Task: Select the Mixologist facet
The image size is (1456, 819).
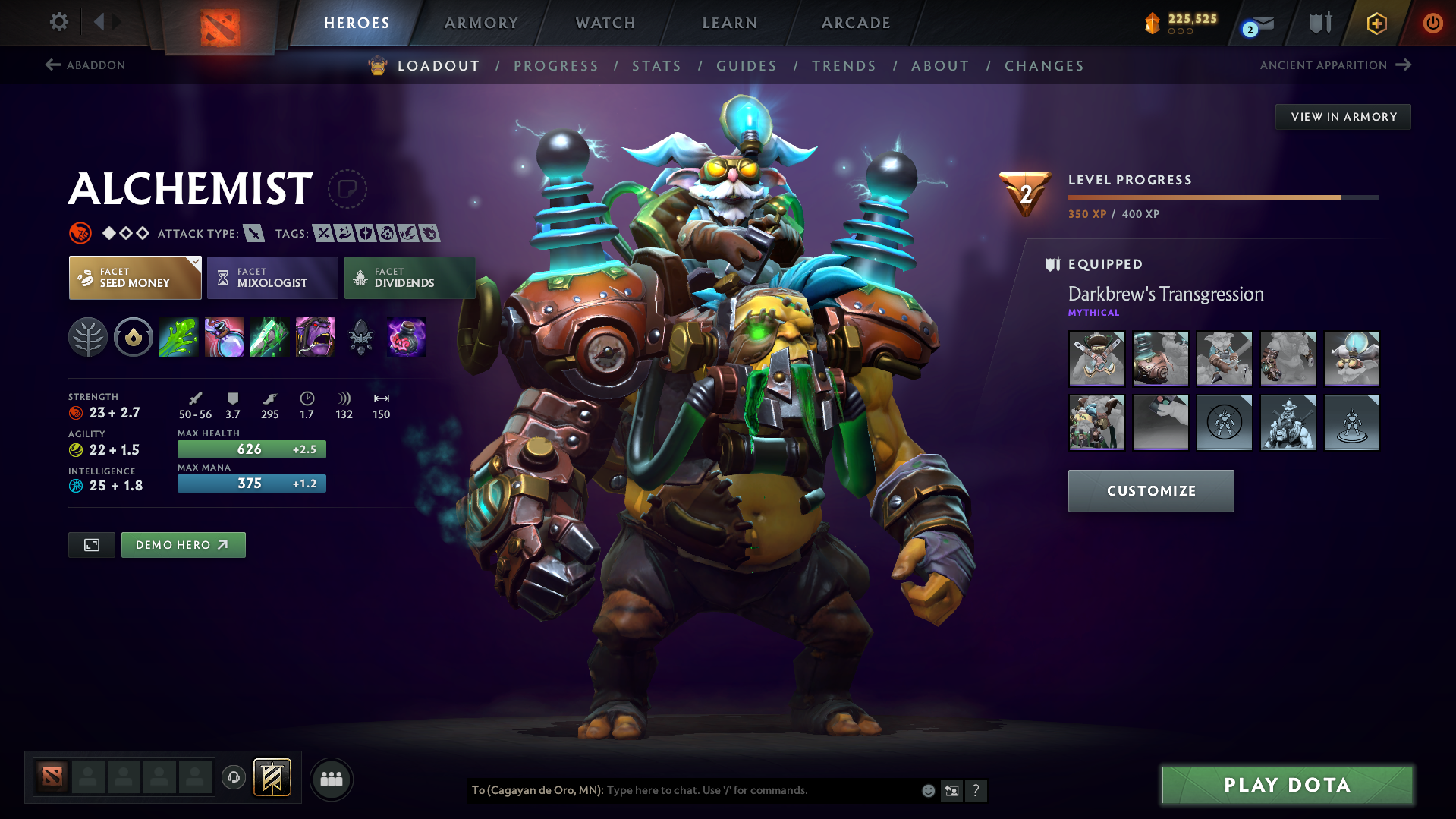Action: (272, 278)
